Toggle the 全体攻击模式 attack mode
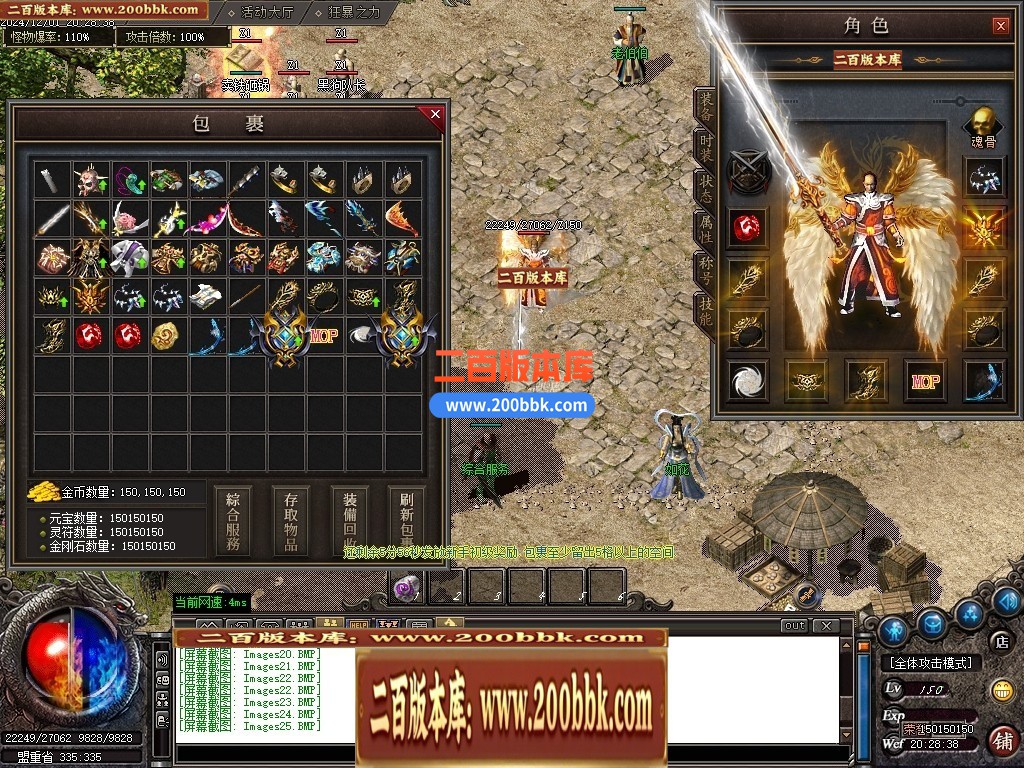The width and height of the screenshot is (1024, 768). (930, 663)
